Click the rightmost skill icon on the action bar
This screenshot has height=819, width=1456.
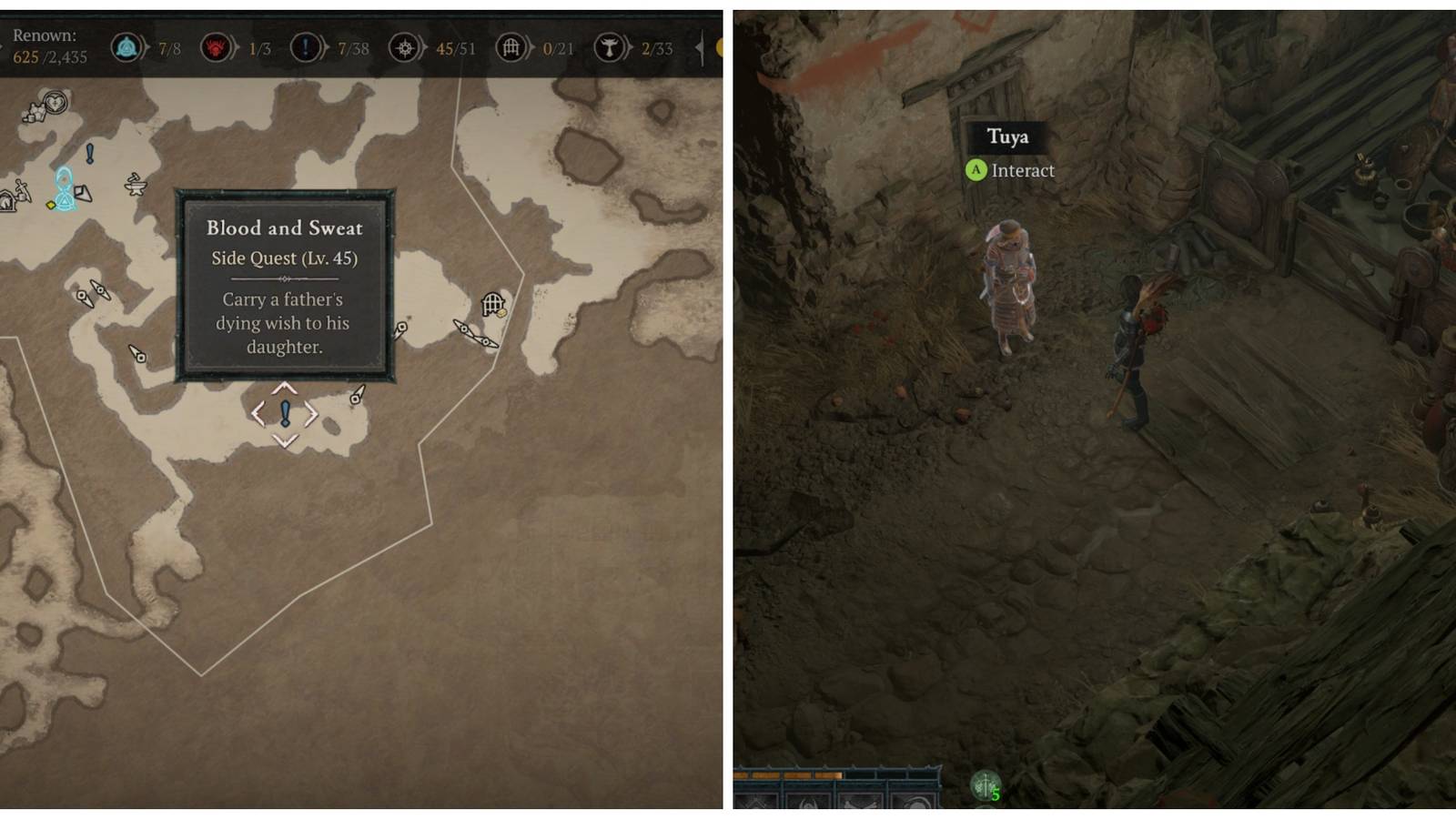pos(915,801)
